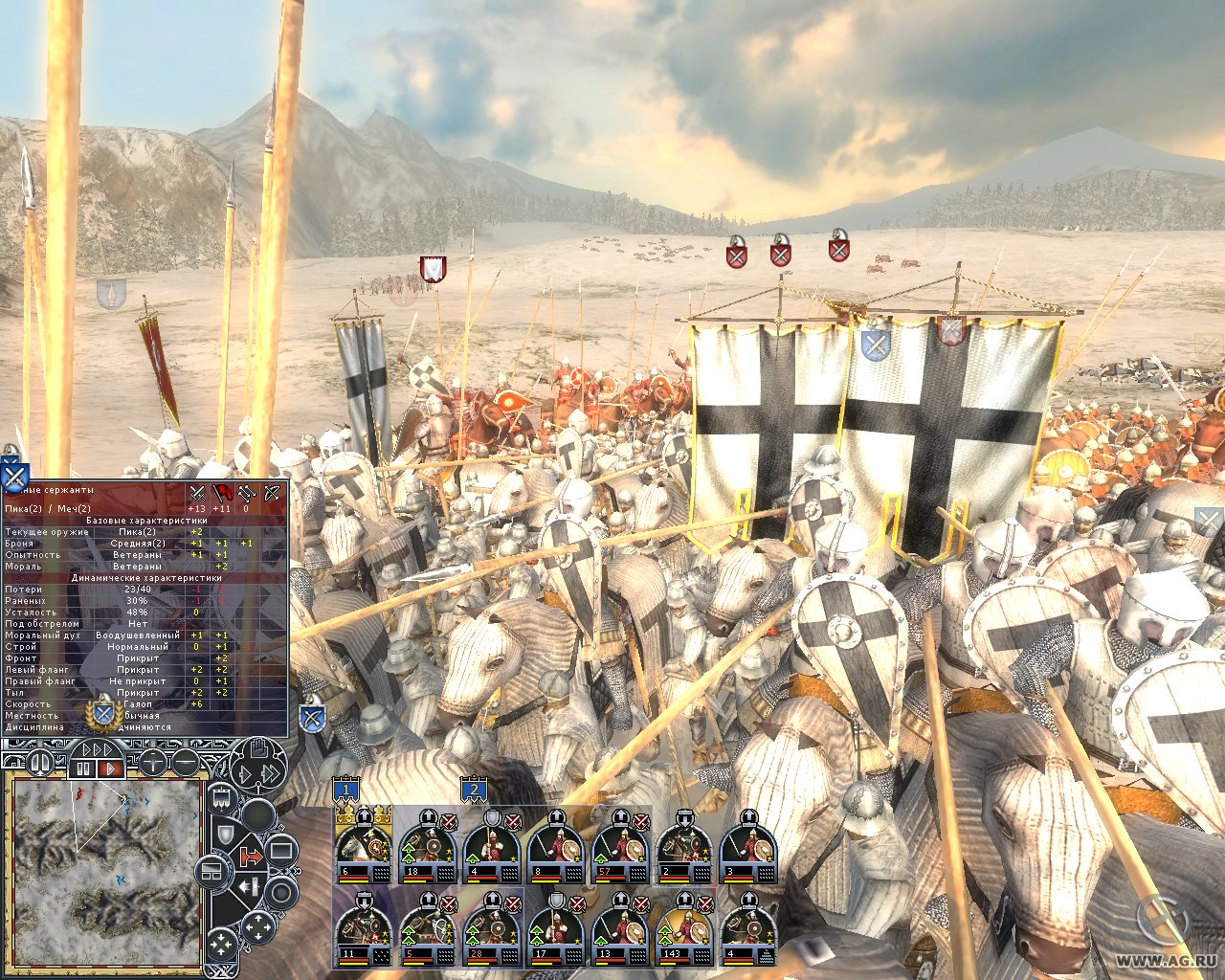Select army group banner number 1
The image size is (1225, 980).
pyautogui.click(x=346, y=791)
